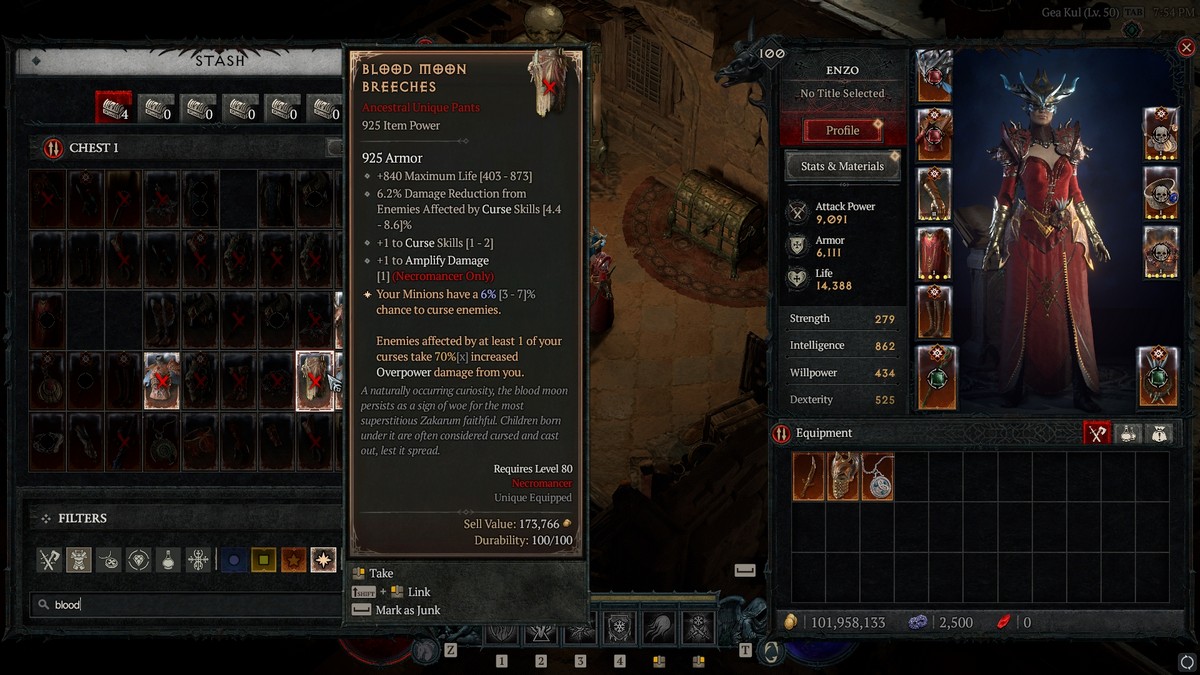Select the bow-shaped item in inventory

(x=809, y=476)
